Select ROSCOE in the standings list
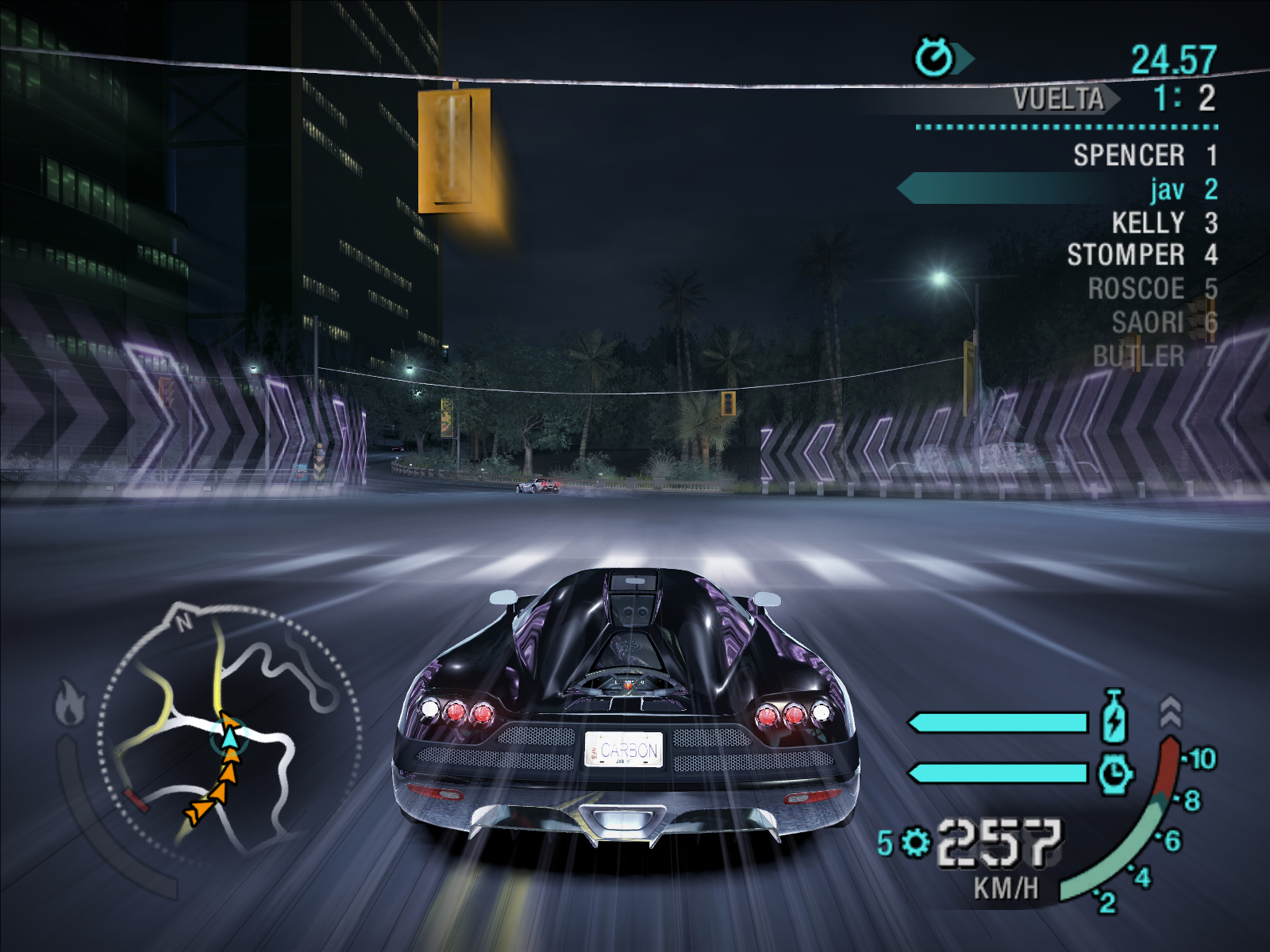 (1136, 289)
